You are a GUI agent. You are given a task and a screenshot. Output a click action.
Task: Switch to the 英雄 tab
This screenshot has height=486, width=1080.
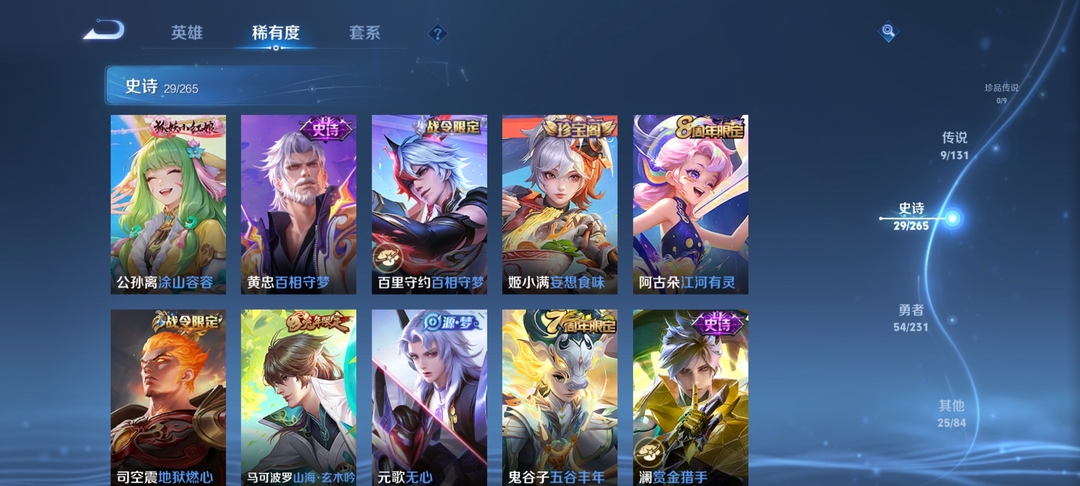(x=187, y=33)
